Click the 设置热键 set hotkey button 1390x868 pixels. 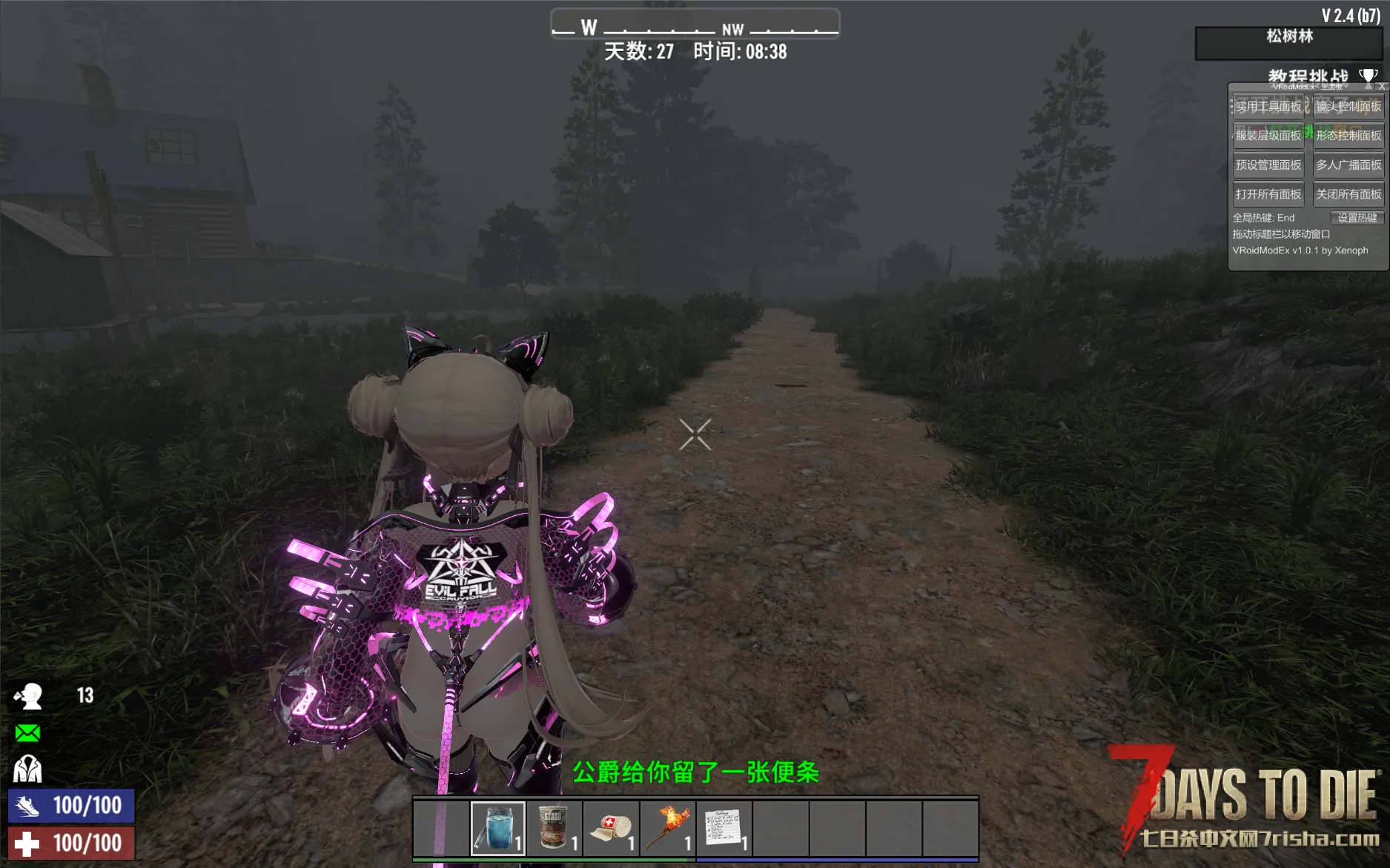[x=1357, y=218]
